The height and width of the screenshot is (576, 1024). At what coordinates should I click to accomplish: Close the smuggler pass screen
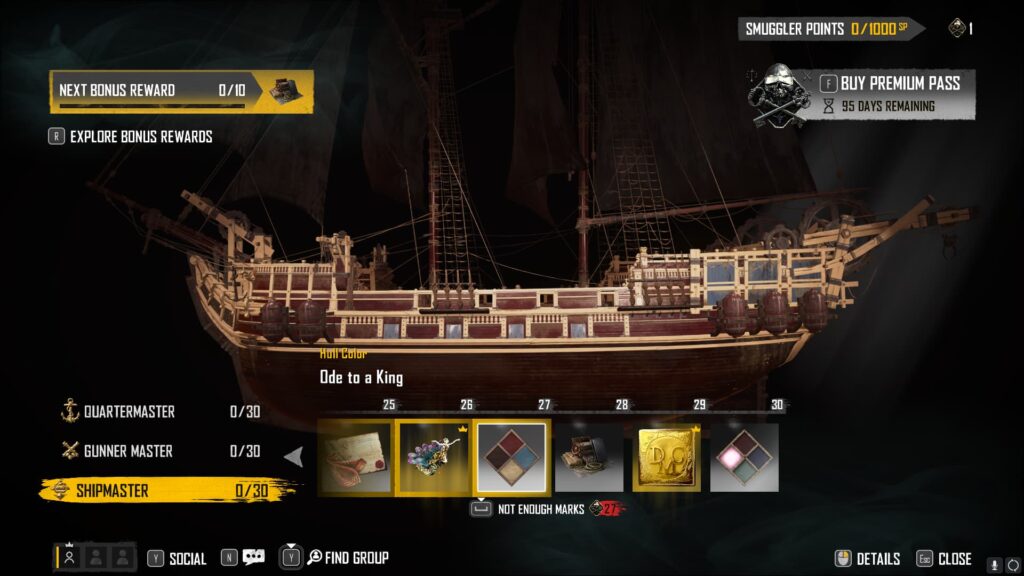click(x=945, y=559)
